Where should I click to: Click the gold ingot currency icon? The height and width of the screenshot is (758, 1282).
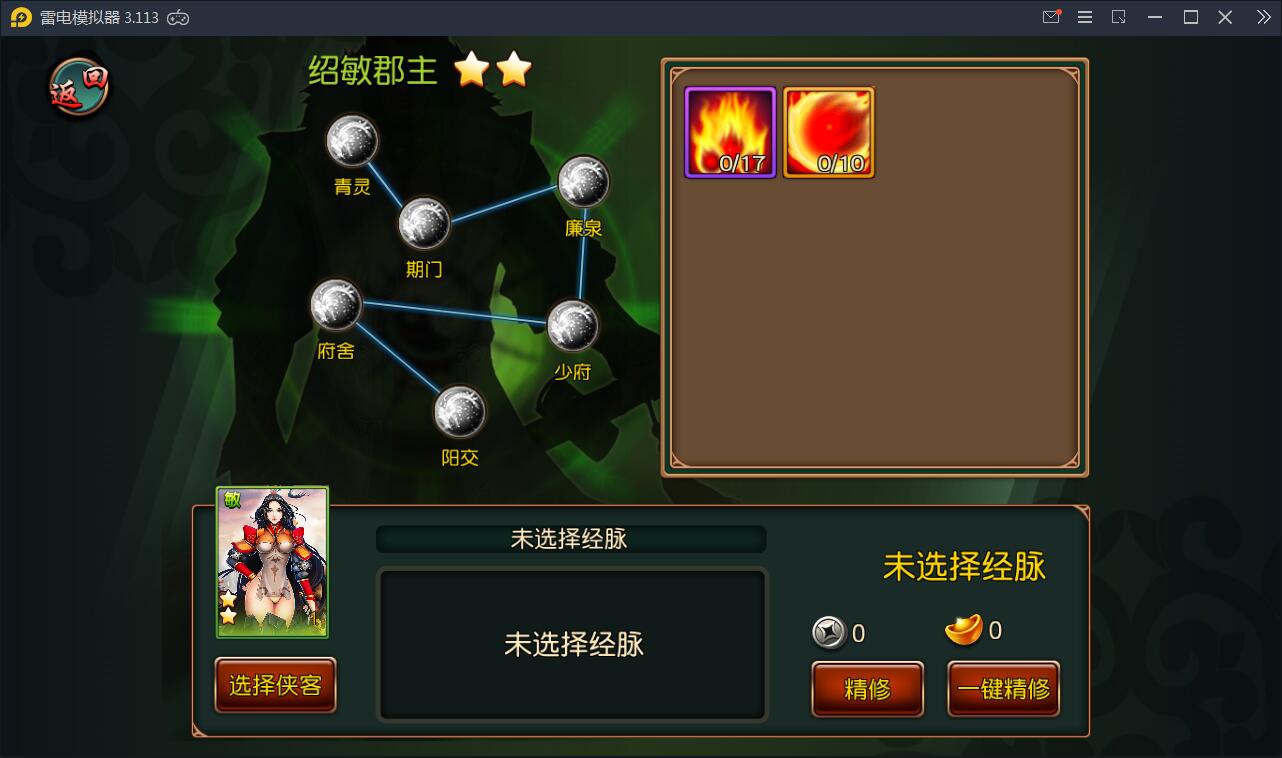(965, 629)
